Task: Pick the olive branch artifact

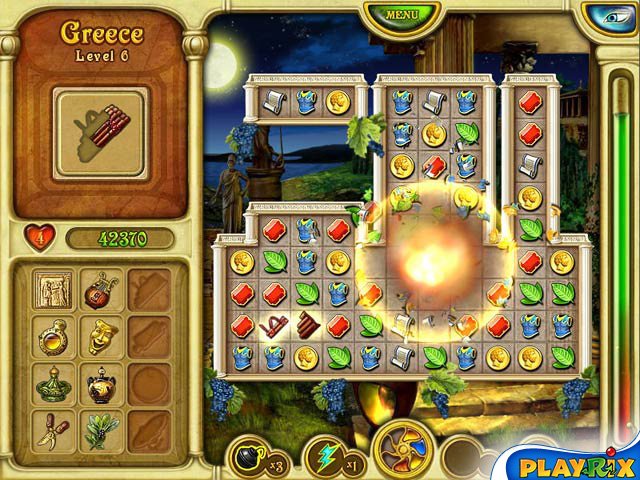Action: [x=99, y=430]
